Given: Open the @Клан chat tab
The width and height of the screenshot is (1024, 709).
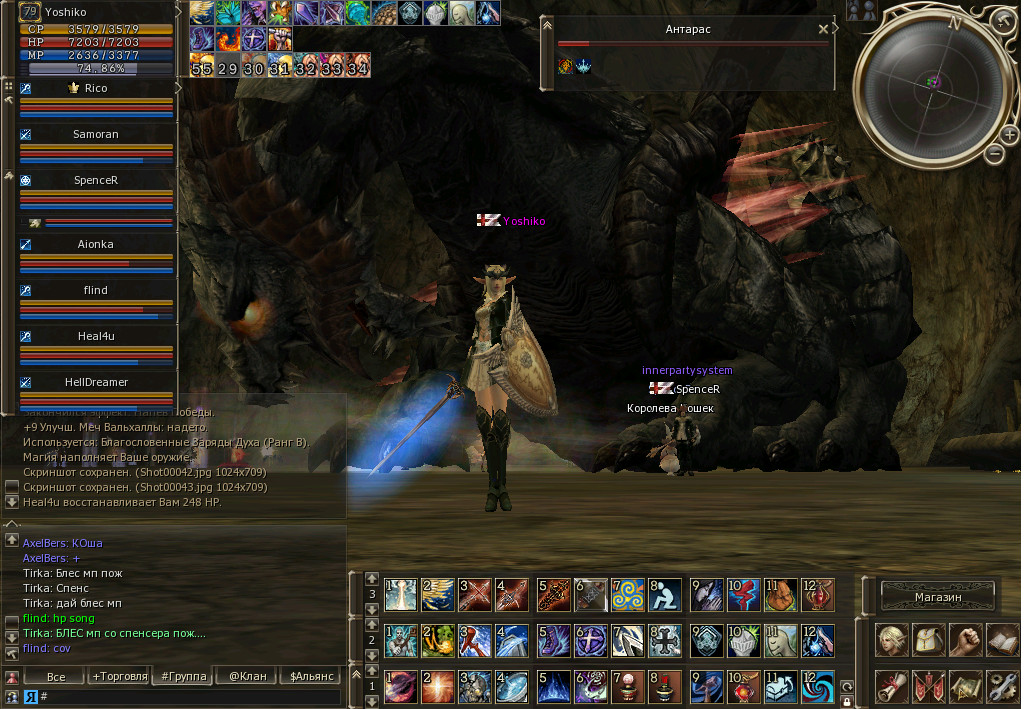Looking at the screenshot, I should [247, 677].
